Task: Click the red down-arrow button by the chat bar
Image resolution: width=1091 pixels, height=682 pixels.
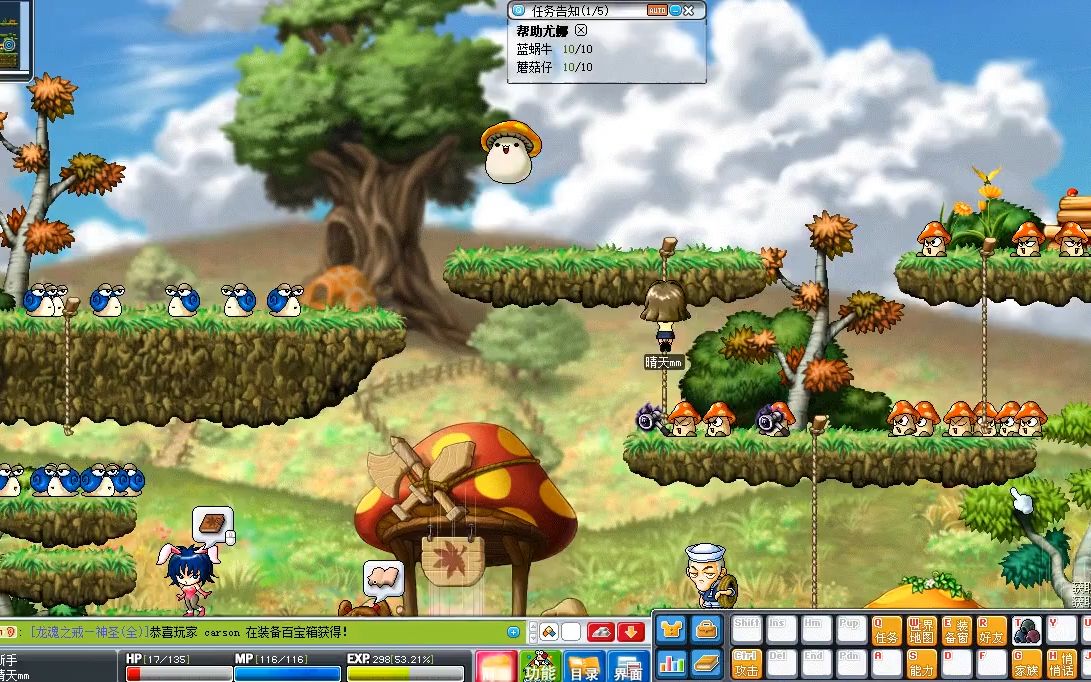Action: tap(630, 632)
